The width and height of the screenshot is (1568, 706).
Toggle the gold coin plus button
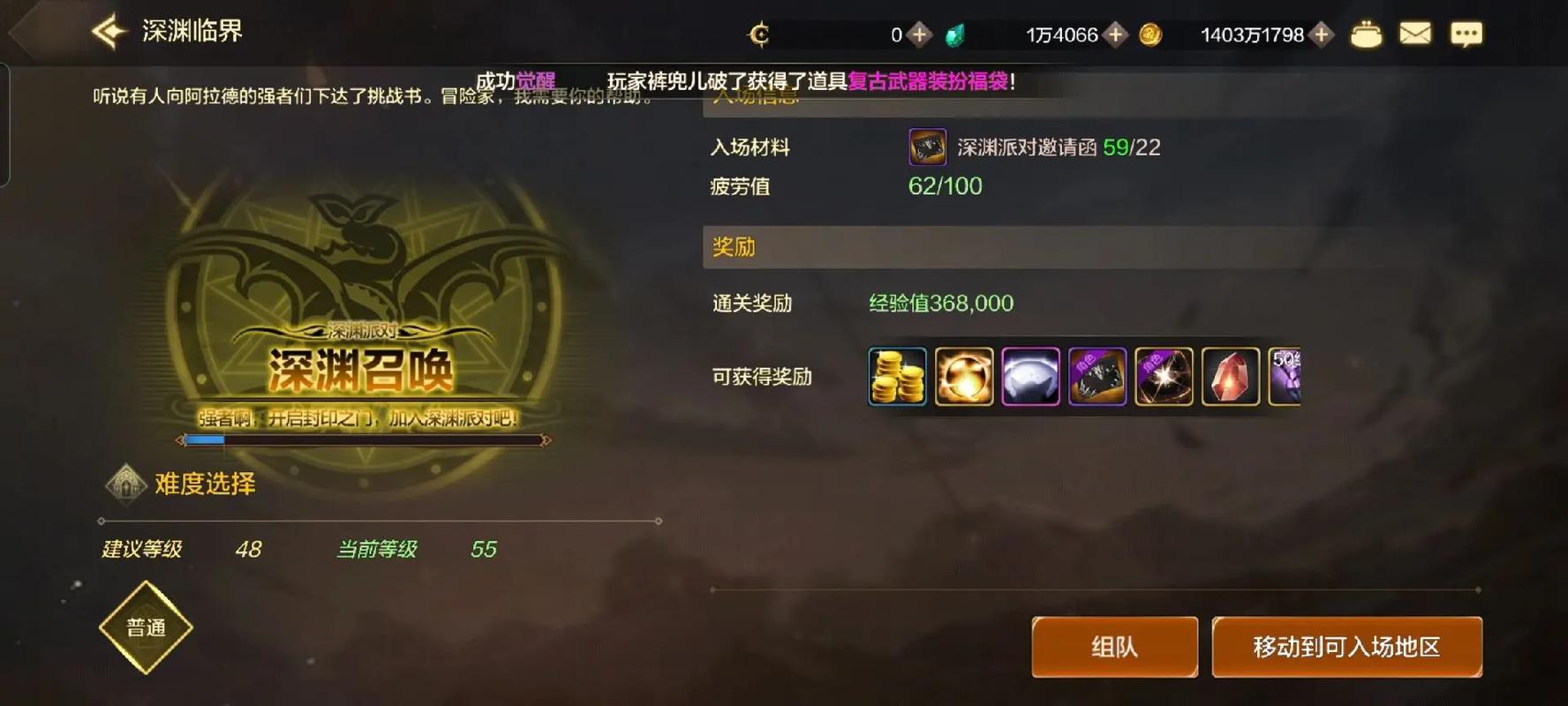coord(1322,35)
